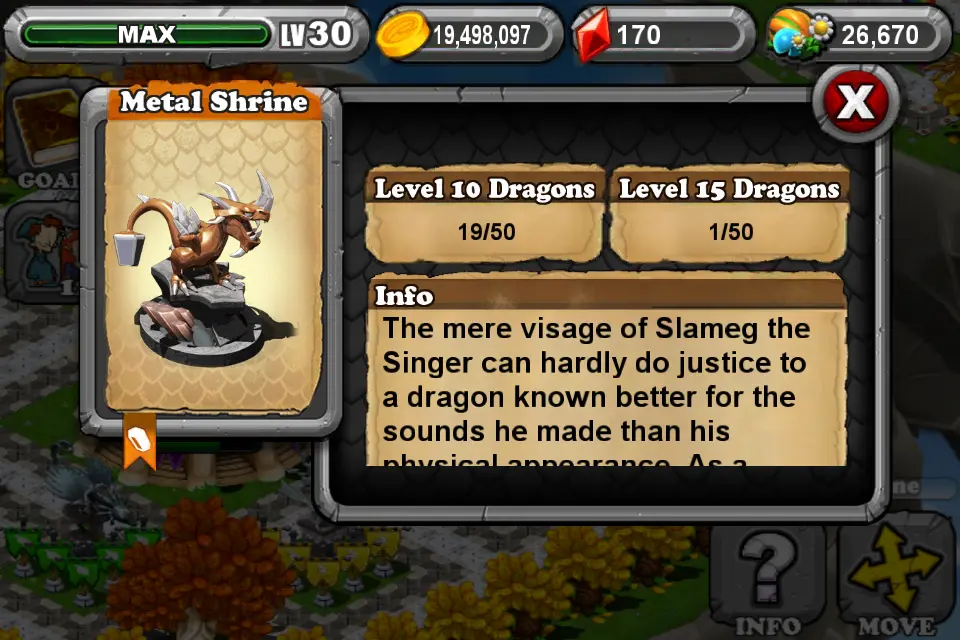Screen dimensions: 960x640
Task: Tap the orange ribbon tag below shrine card
Action: 140,440
